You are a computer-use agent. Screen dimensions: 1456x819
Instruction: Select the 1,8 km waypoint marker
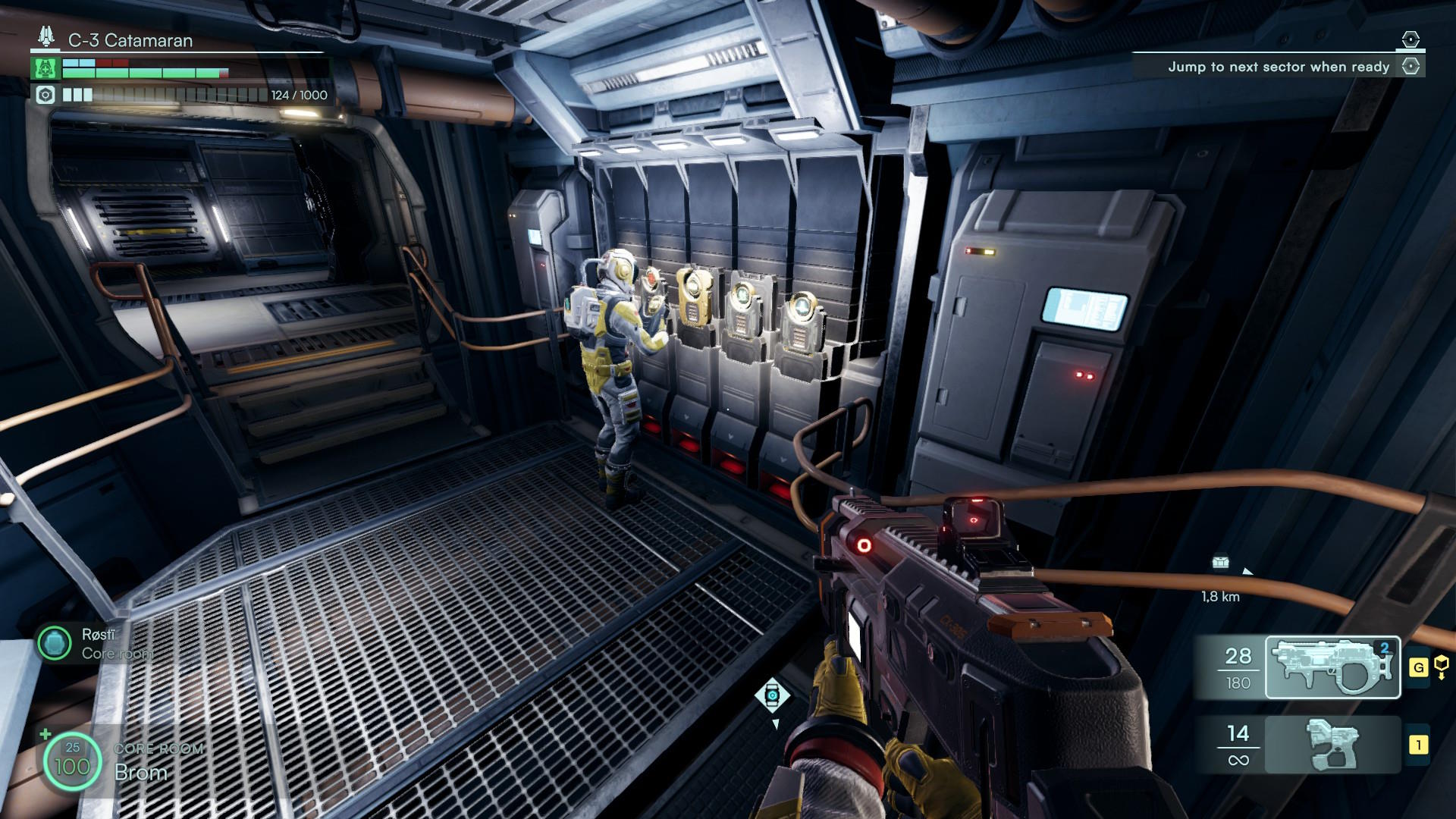pos(1220,563)
